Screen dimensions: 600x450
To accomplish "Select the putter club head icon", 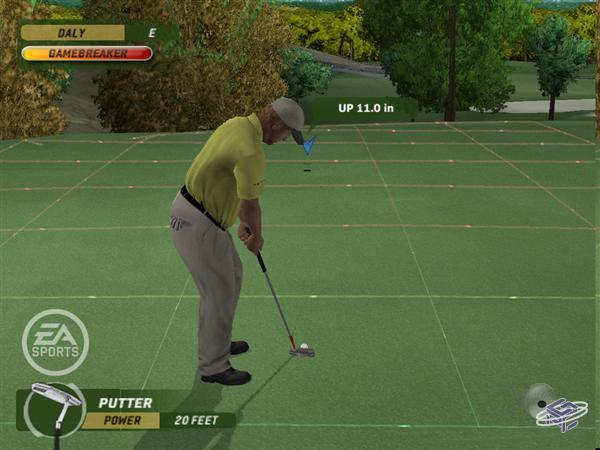I will (x=54, y=398).
